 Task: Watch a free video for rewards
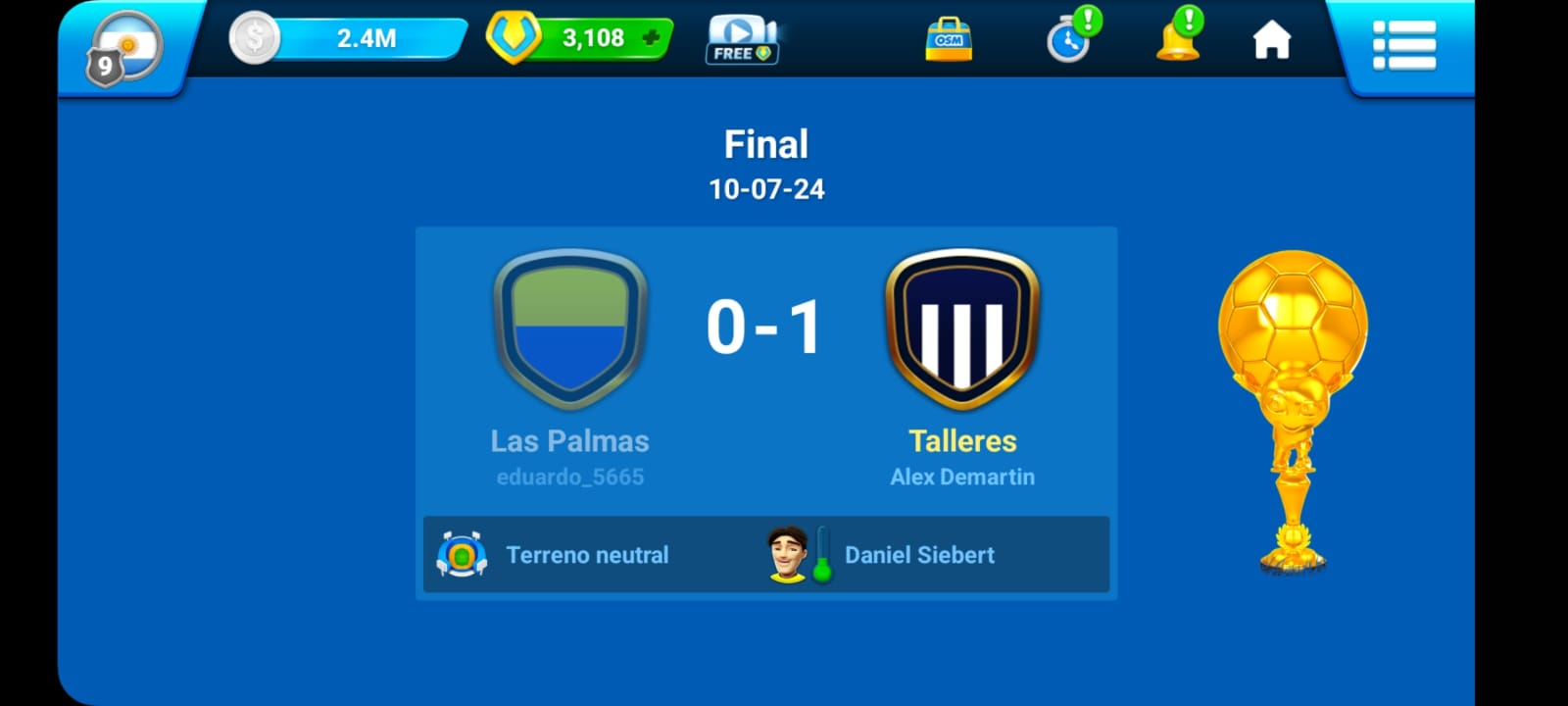click(742, 40)
